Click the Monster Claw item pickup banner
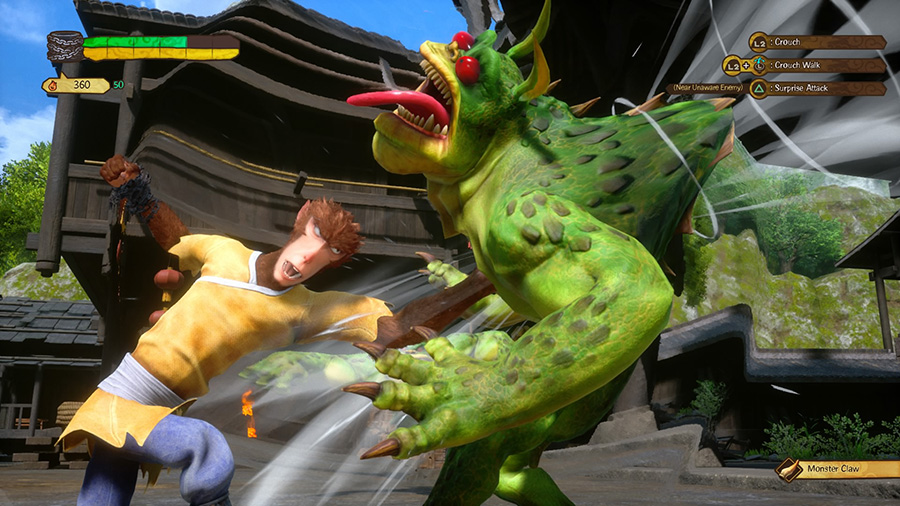900x506 pixels. pos(838,469)
